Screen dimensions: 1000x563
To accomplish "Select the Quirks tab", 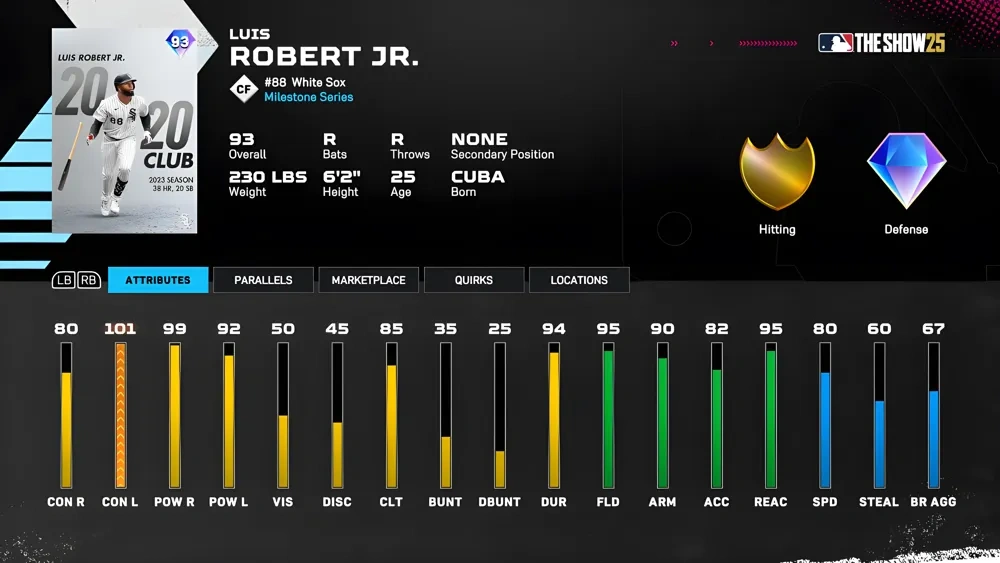I will tap(473, 280).
